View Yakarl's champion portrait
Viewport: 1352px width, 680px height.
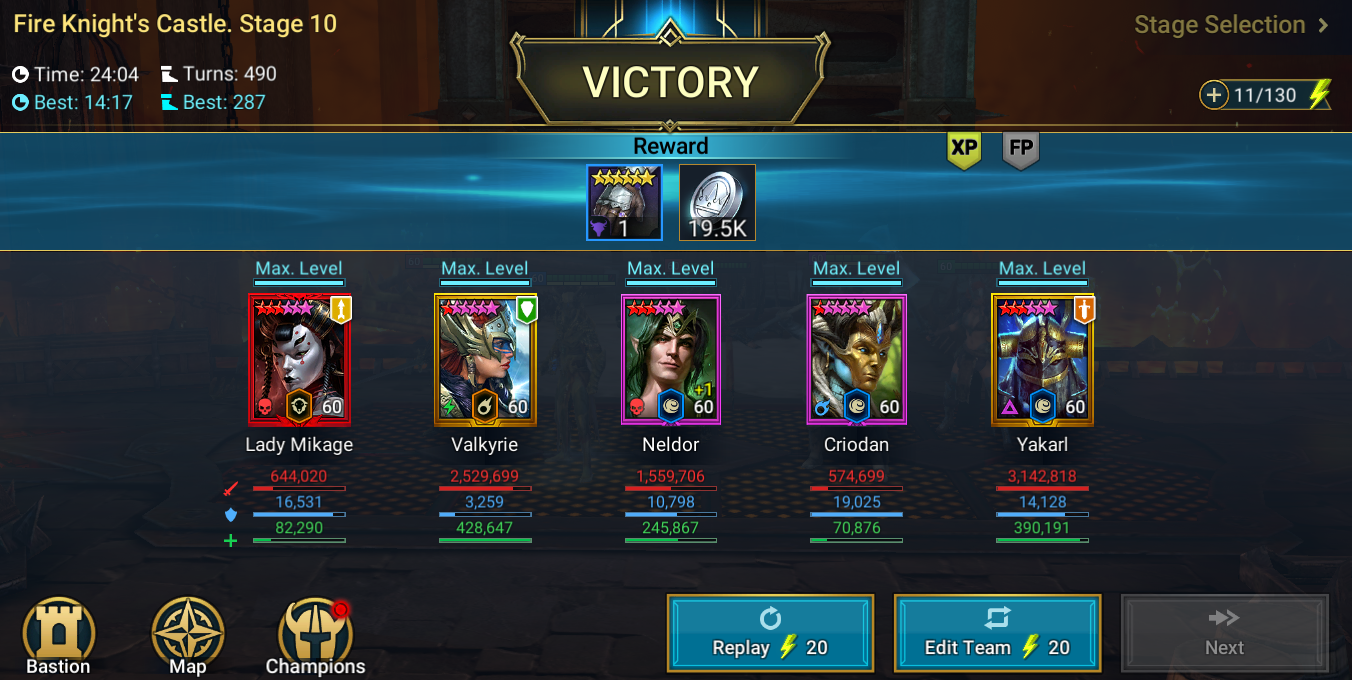[x=1042, y=359]
